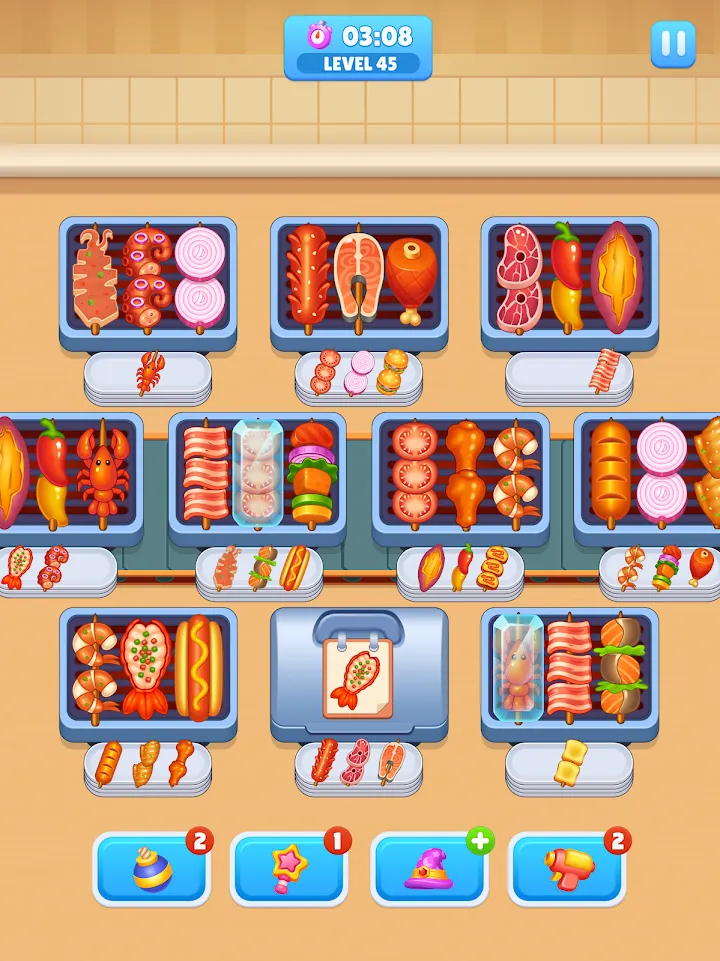Tap the locked grill with recipe note
The image size is (720, 961).
click(x=359, y=672)
